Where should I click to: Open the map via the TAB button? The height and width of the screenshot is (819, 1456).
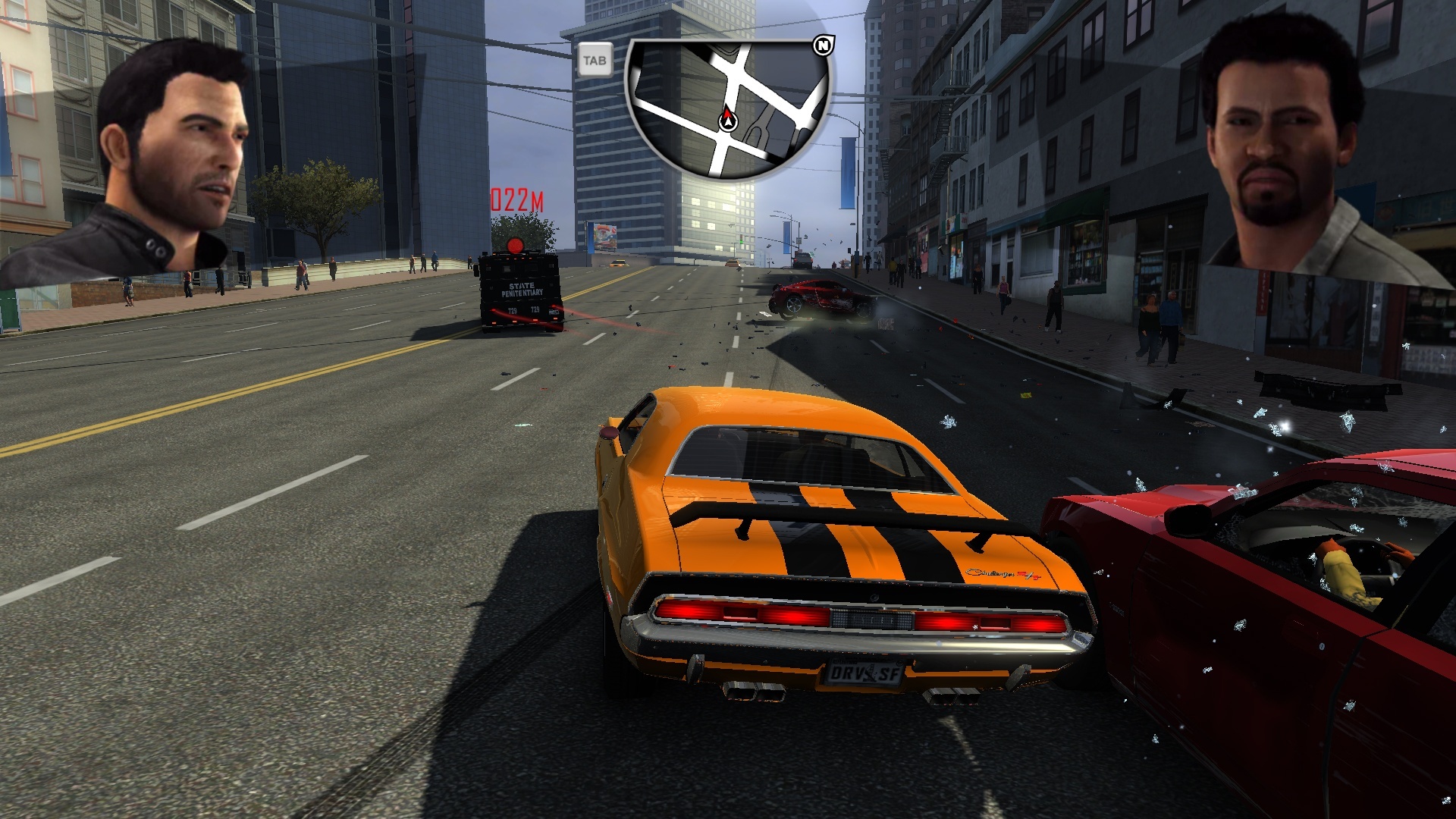tap(596, 61)
